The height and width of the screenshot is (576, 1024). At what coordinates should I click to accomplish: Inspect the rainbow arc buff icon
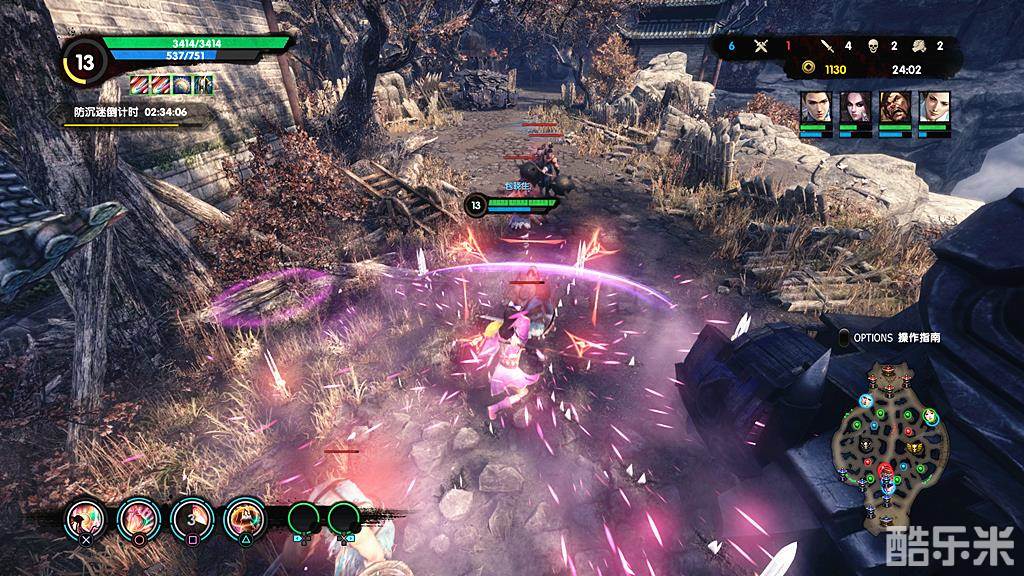coord(181,86)
